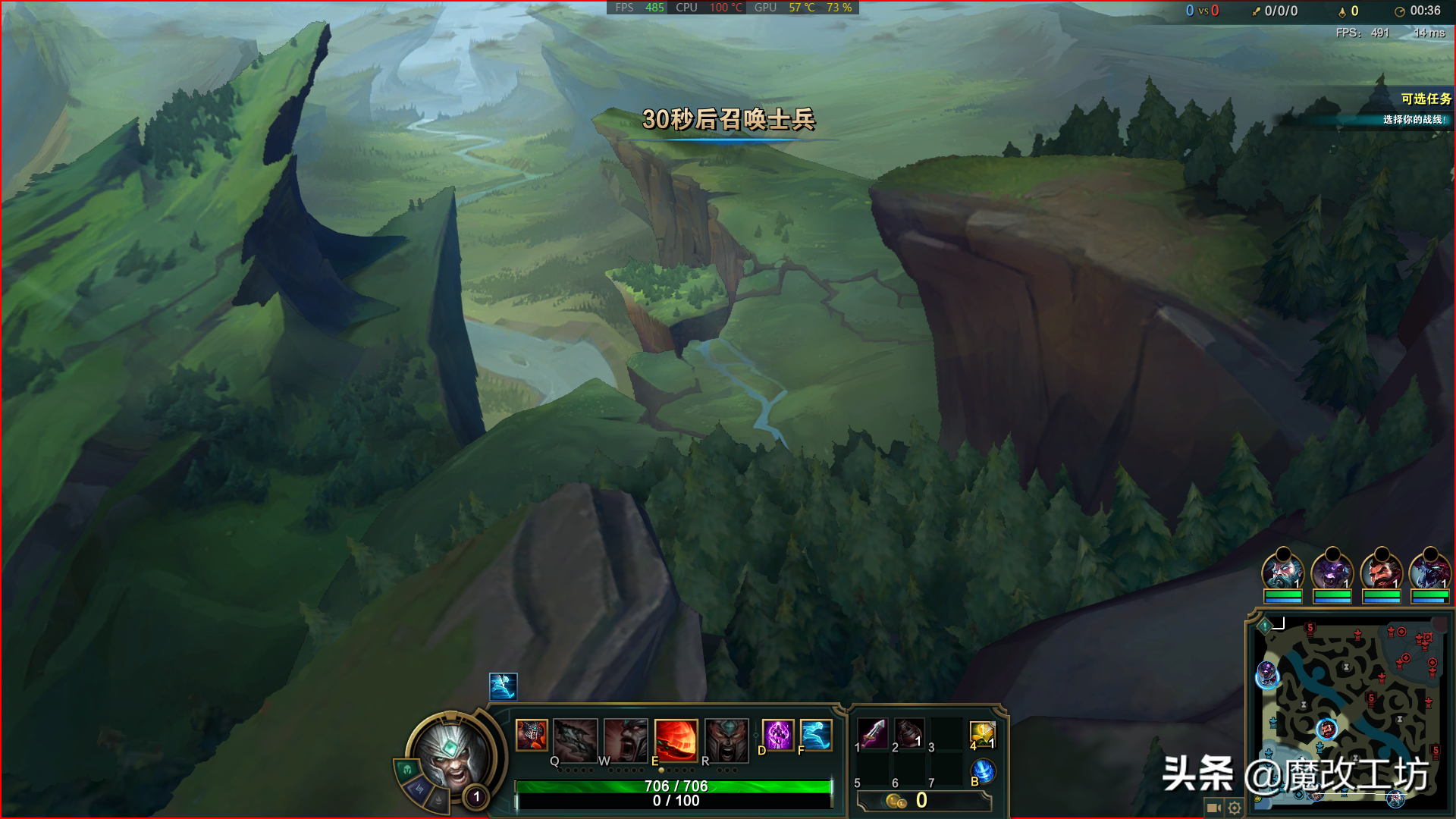
Task: Select the sword item in slot 1
Action: [x=873, y=733]
